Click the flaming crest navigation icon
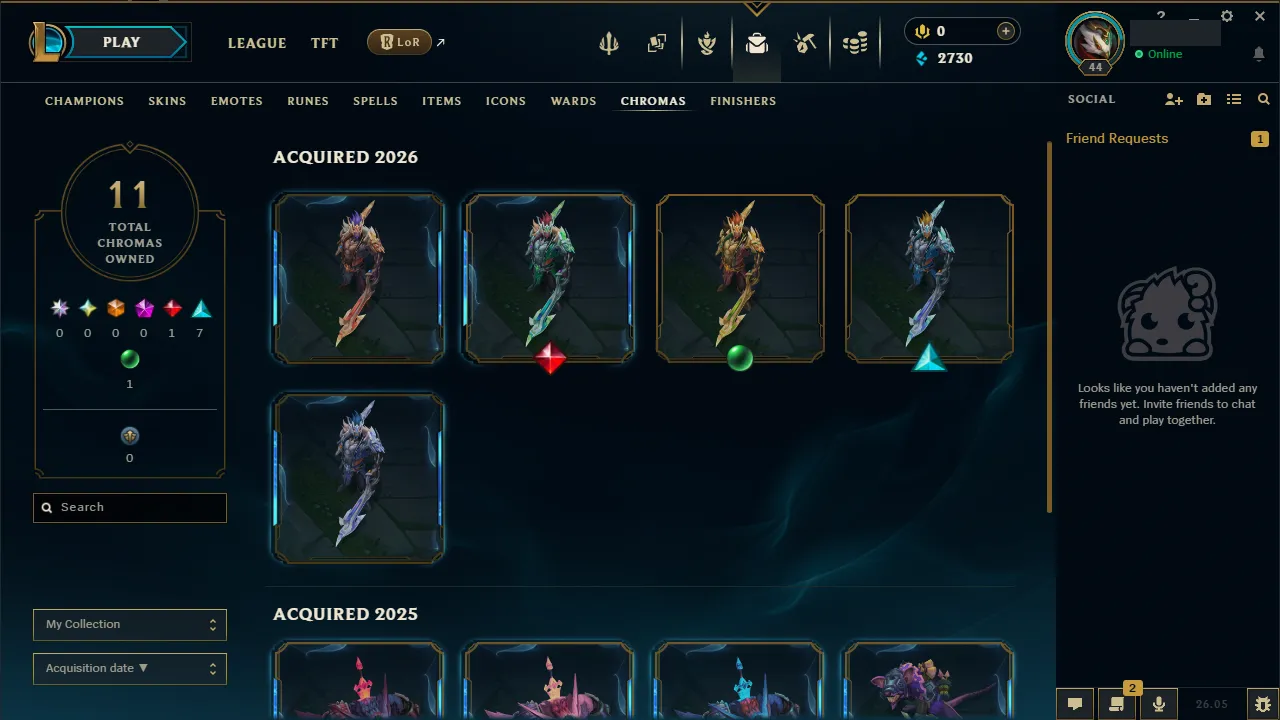Viewport: 1280px width, 720px height. tap(707, 43)
